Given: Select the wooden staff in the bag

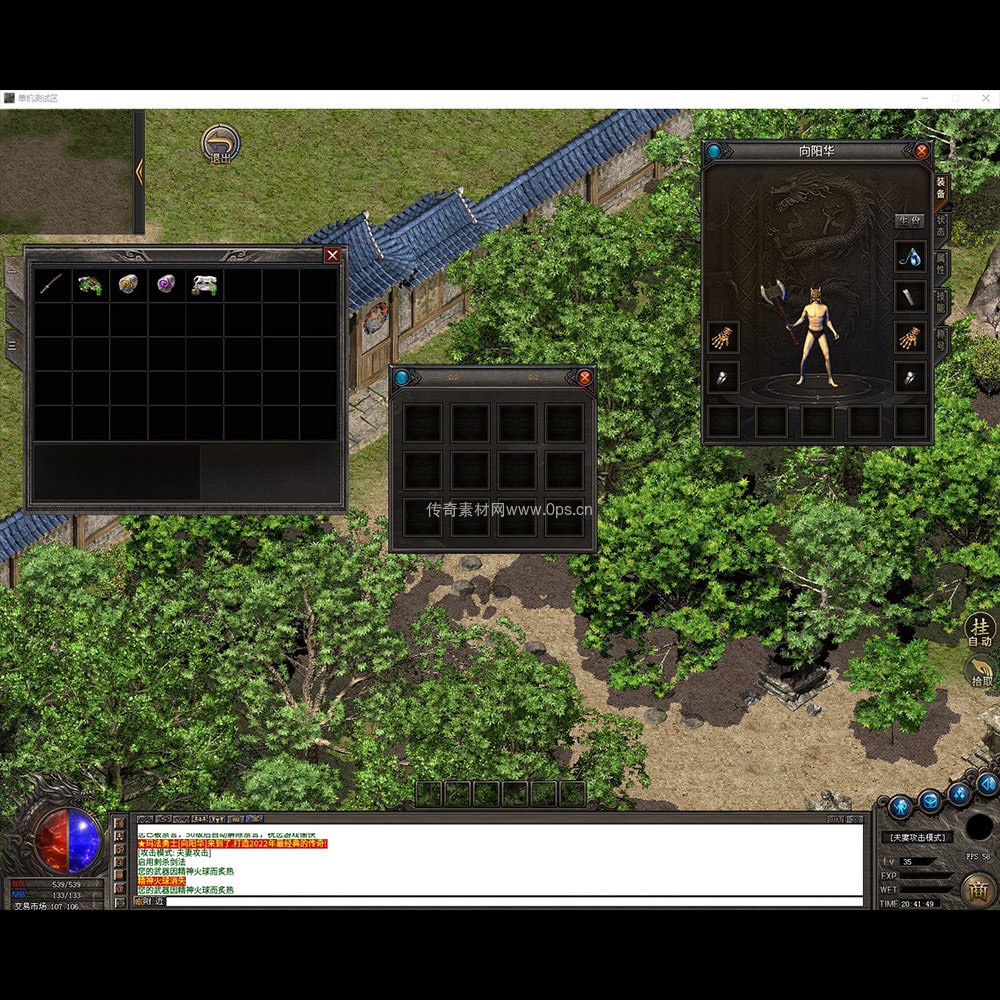Looking at the screenshot, I should coord(51,285).
